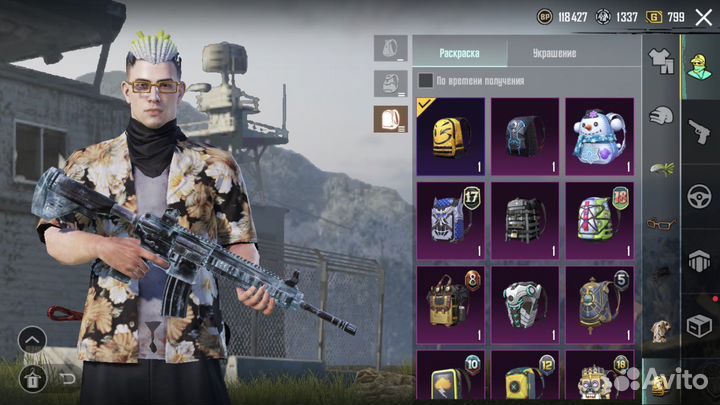
Task: Close the inventory screen
Action: [x=703, y=16]
